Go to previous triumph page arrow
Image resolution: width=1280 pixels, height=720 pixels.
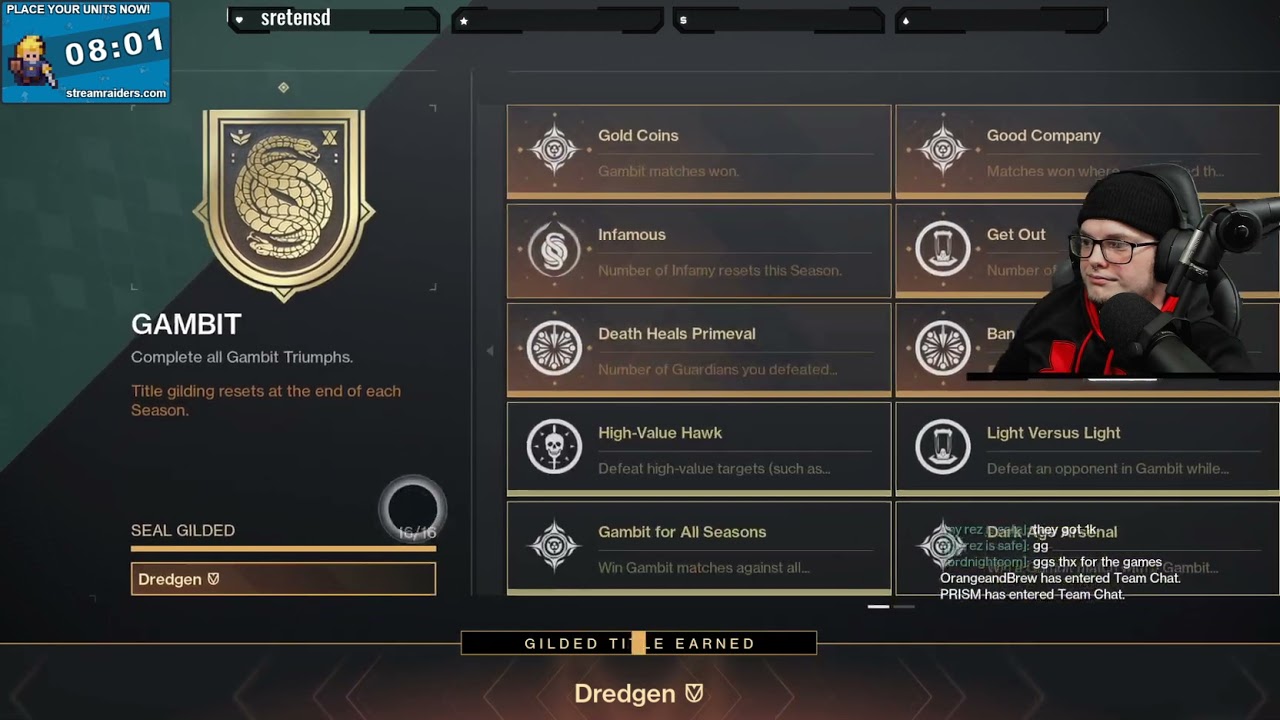click(489, 351)
